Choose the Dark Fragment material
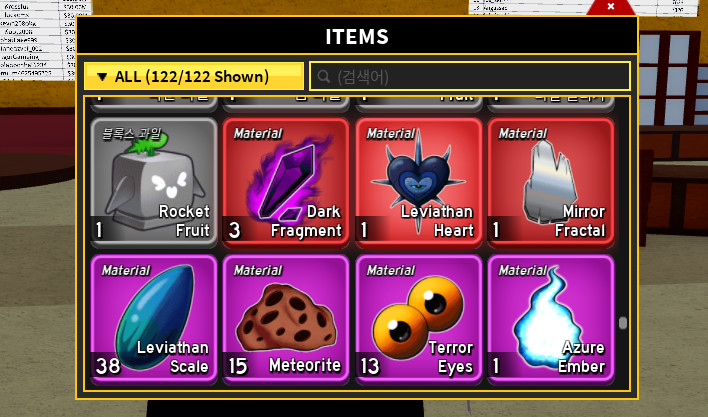The width and height of the screenshot is (708, 417). (286, 182)
